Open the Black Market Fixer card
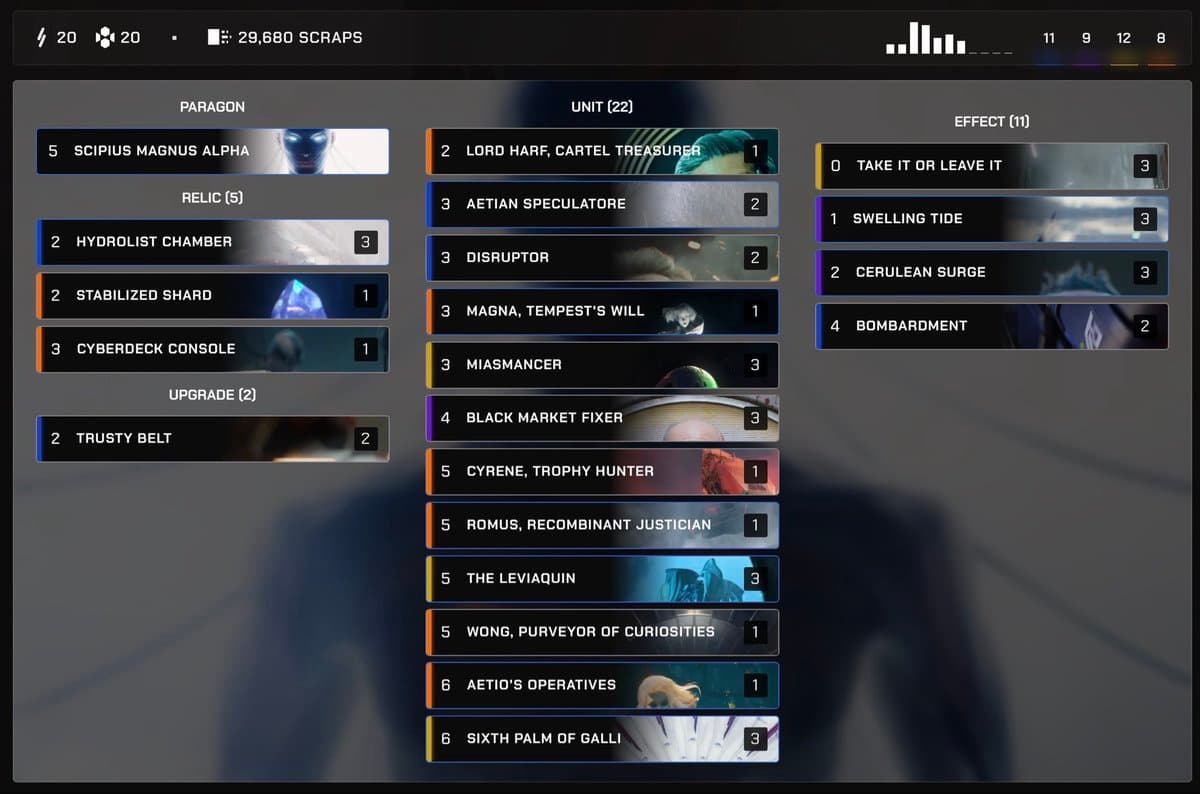 point(601,418)
